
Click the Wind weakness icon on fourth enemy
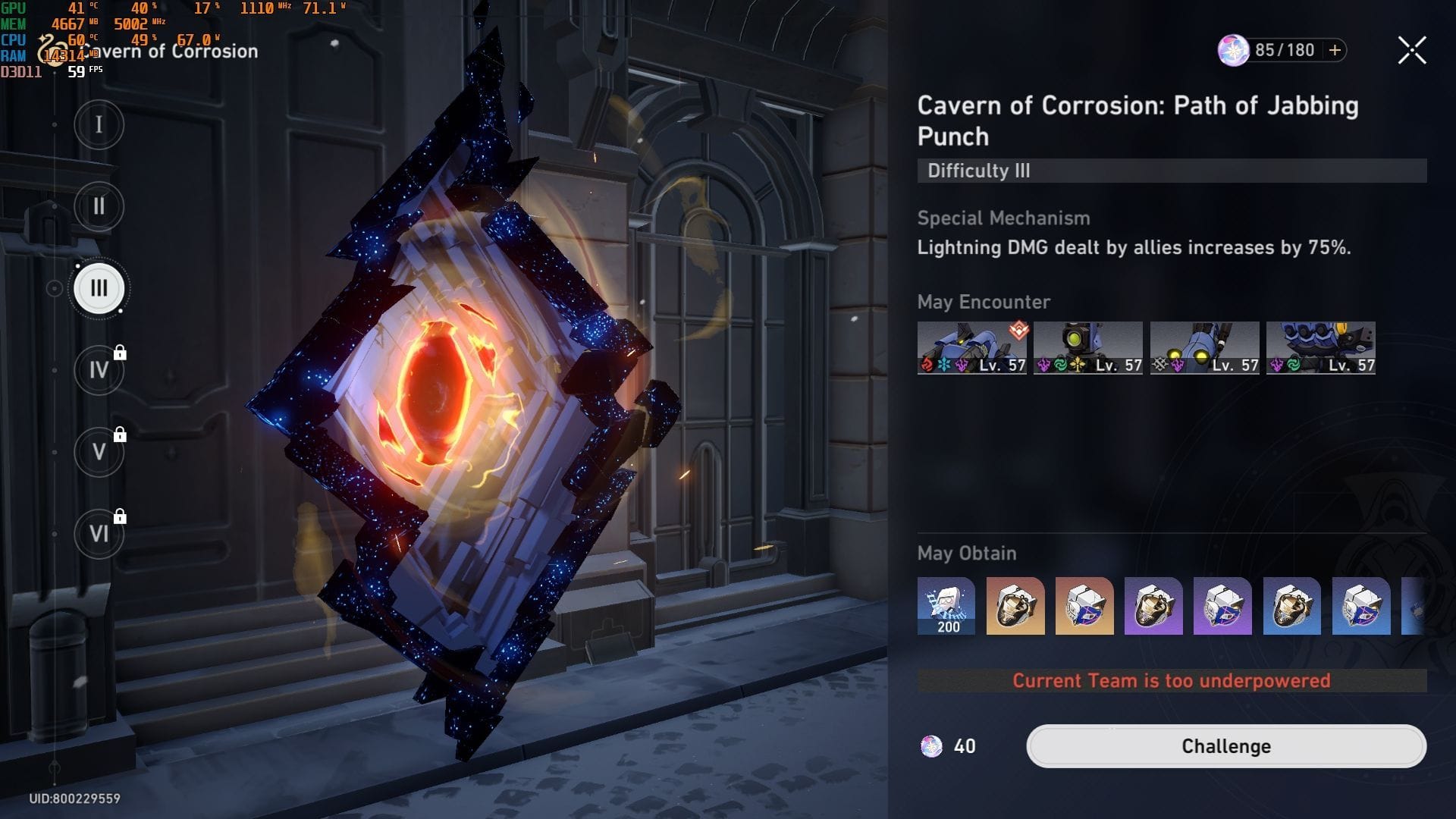tap(1293, 365)
